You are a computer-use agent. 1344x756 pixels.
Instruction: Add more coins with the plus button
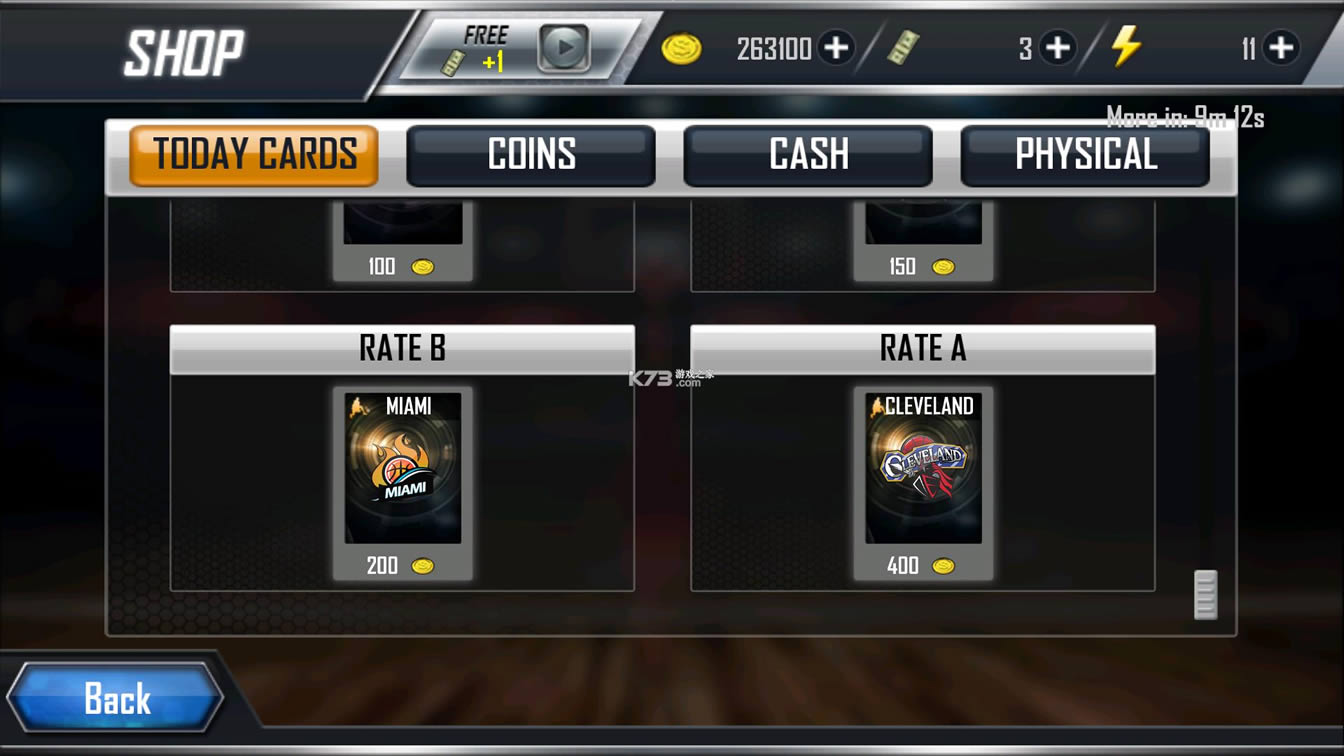point(836,47)
